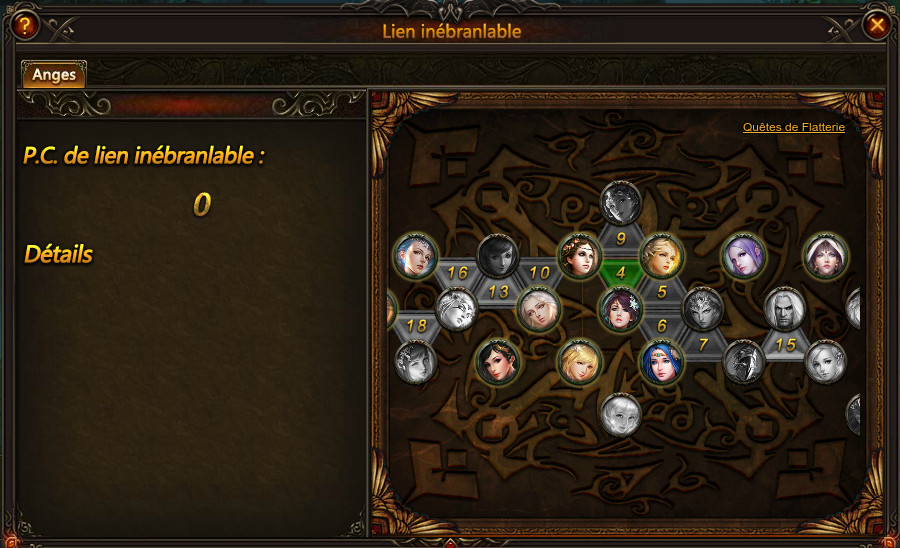Open the help question mark button

(x=22, y=25)
